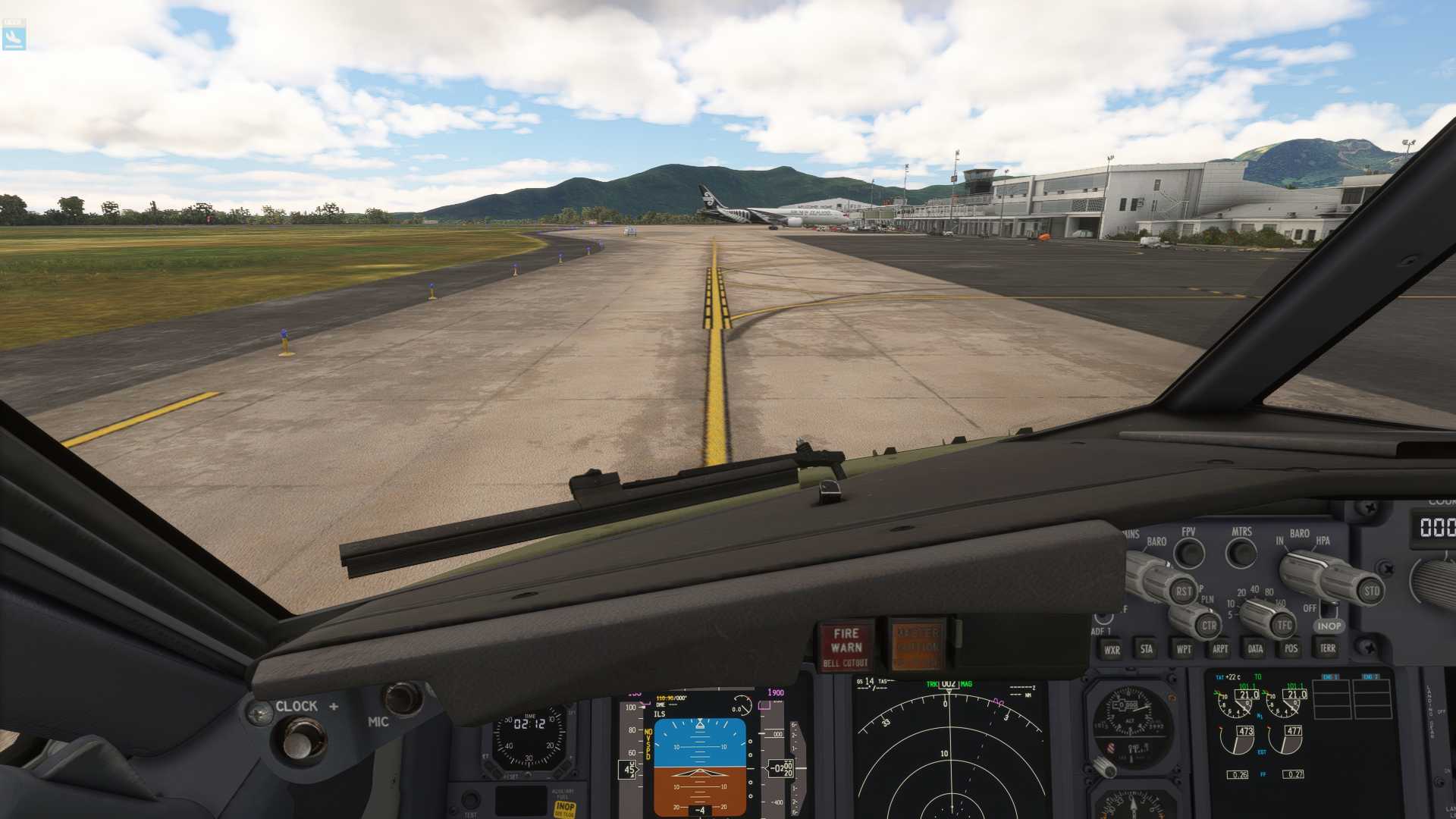The image size is (1456, 819).
Task: Push the TFC traffic display knob
Action: pyautogui.click(x=1283, y=626)
